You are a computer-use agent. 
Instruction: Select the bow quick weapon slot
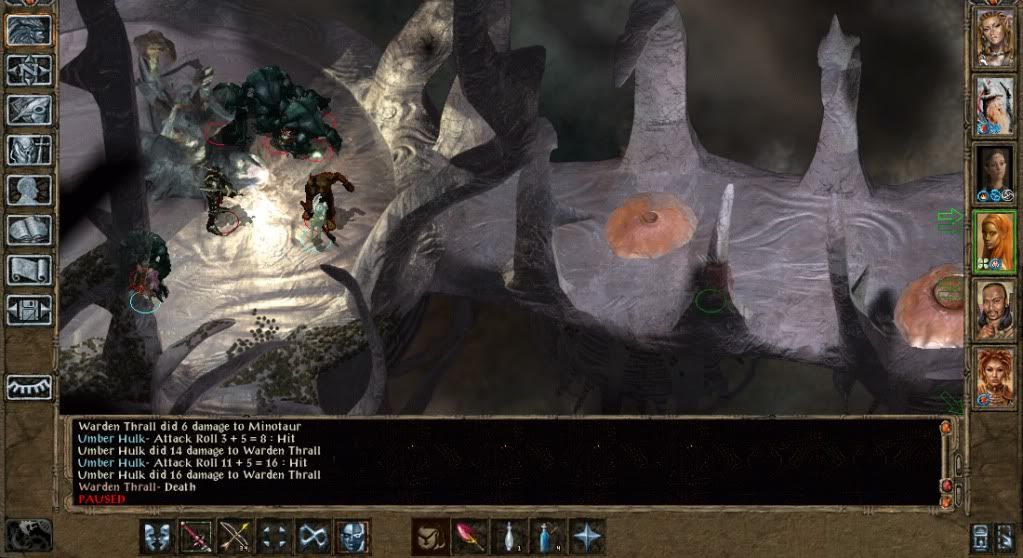(x=235, y=536)
